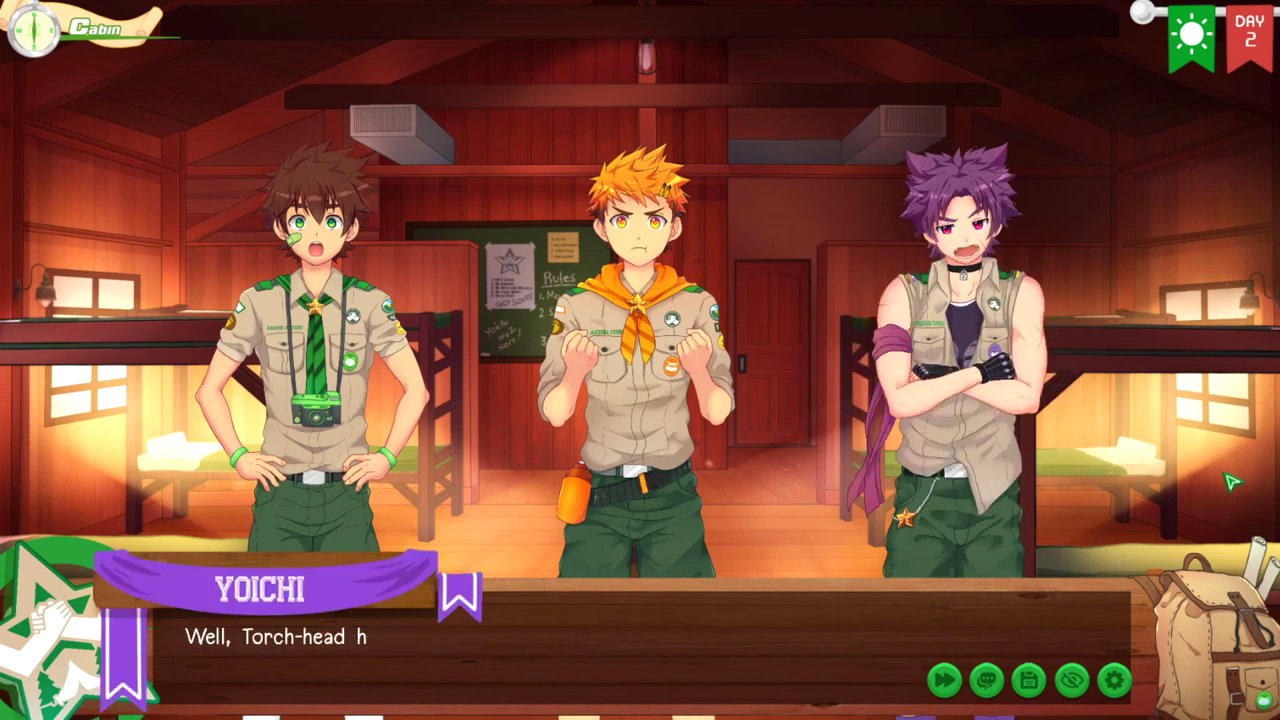Open settings with the gear icon
The height and width of the screenshot is (720, 1280).
pyautogui.click(x=1114, y=681)
